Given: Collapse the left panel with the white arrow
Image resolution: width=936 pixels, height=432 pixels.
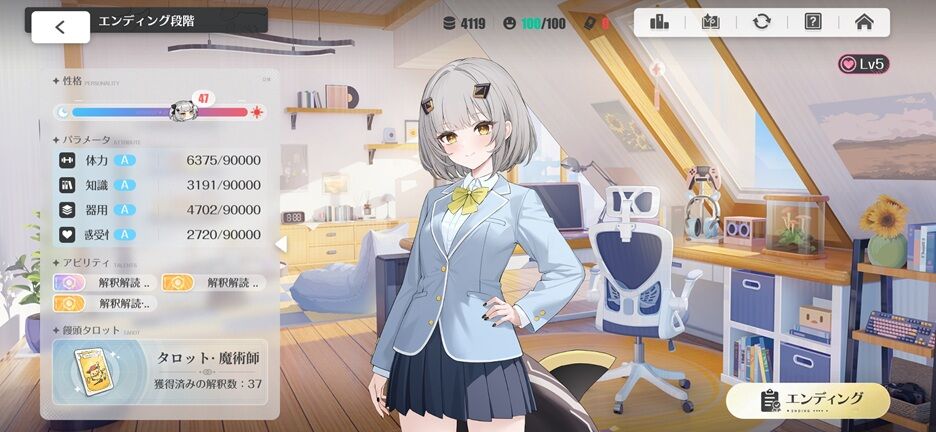Looking at the screenshot, I should tap(281, 243).
